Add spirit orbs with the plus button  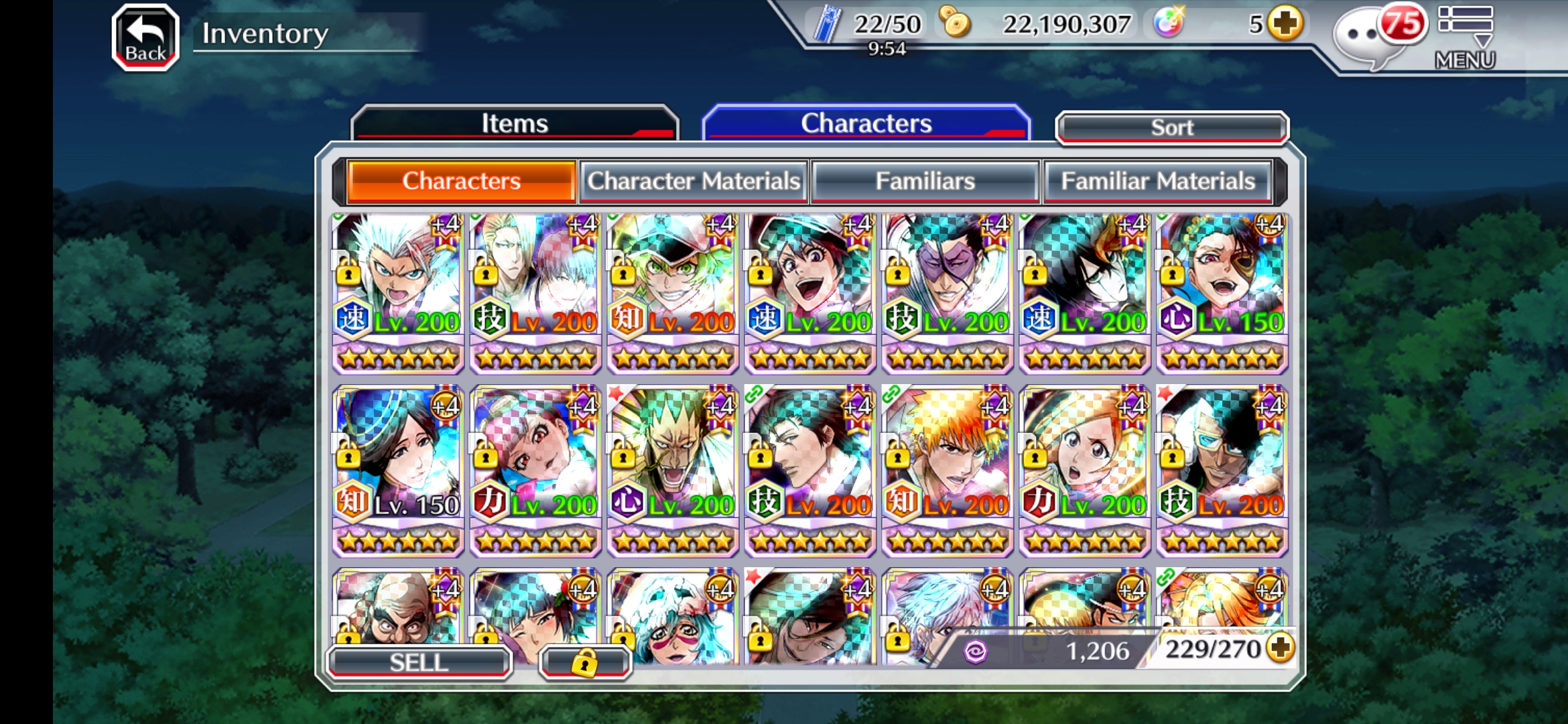[x=1285, y=24]
